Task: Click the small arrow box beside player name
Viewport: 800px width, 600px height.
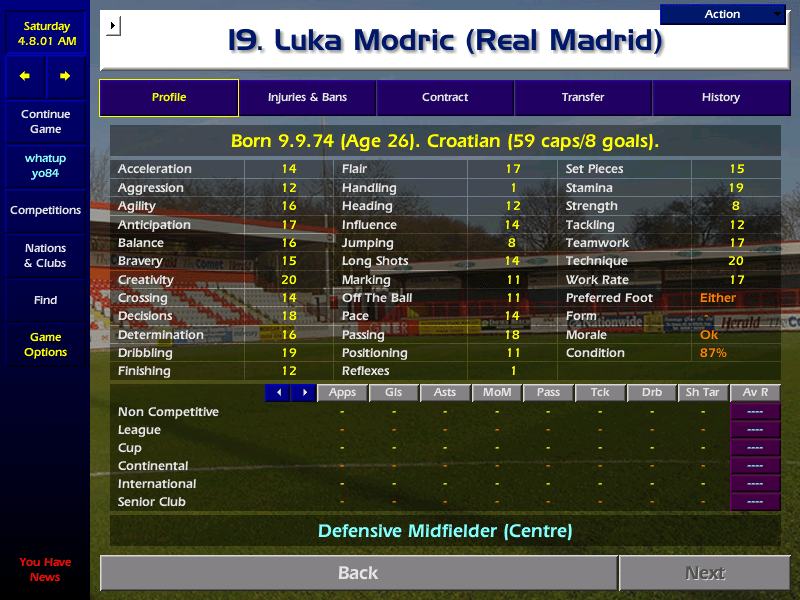Action: [113, 24]
